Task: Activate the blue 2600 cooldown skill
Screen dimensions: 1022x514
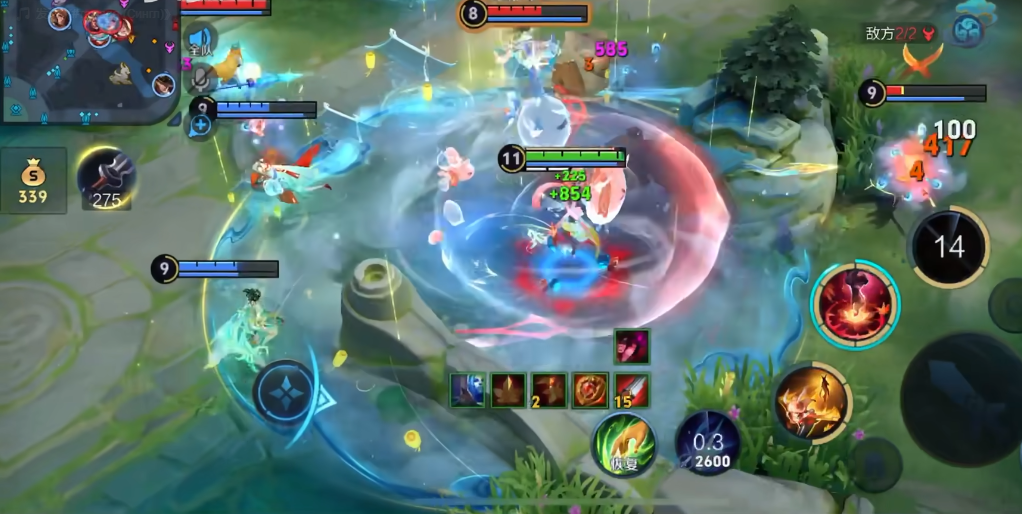Action: pyautogui.click(x=708, y=442)
